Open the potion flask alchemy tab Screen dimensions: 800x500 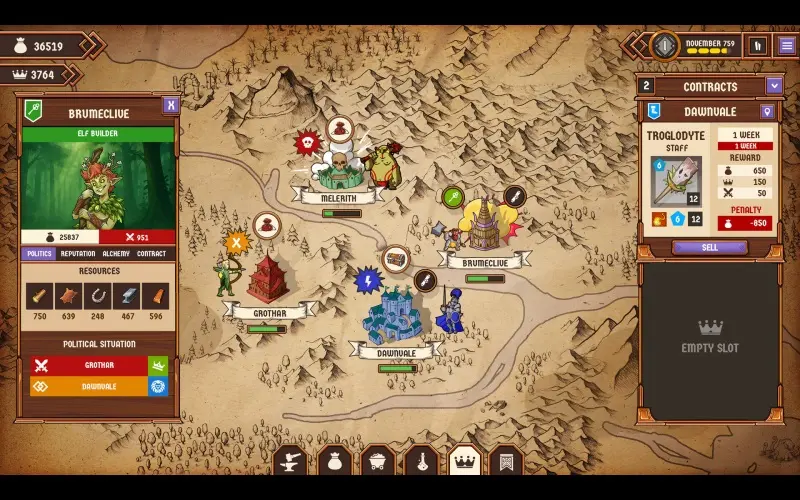pos(420,462)
